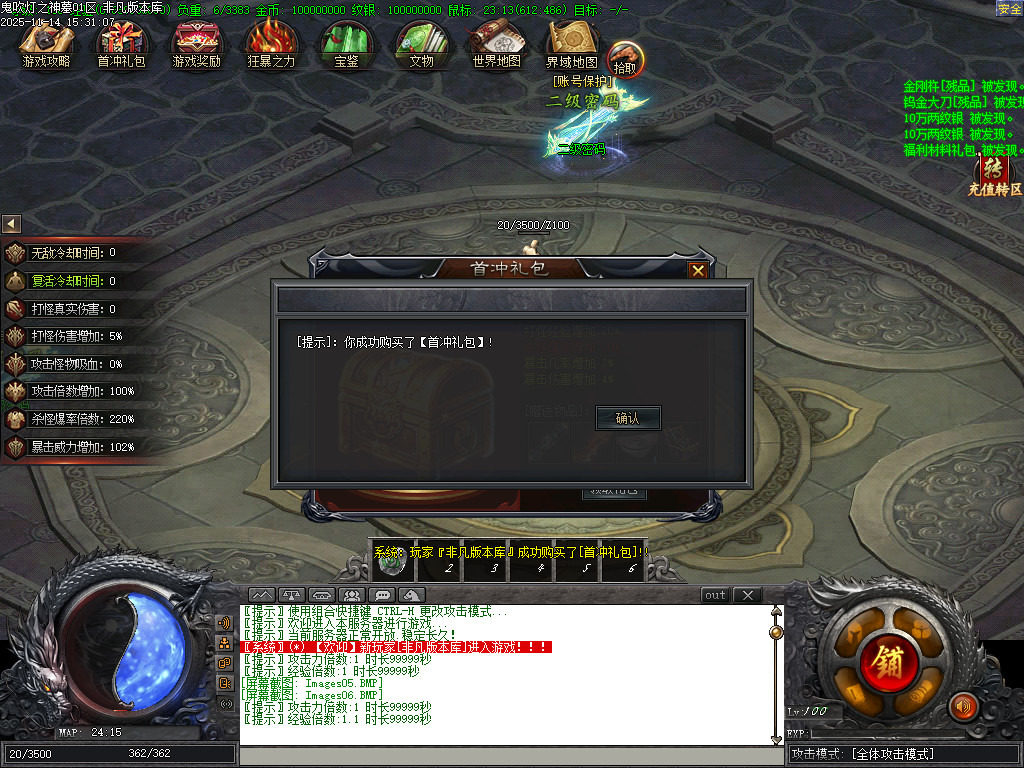Open the 游戏攻略 game guide
Image resolution: width=1024 pixels, height=768 pixels.
click(47, 43)
